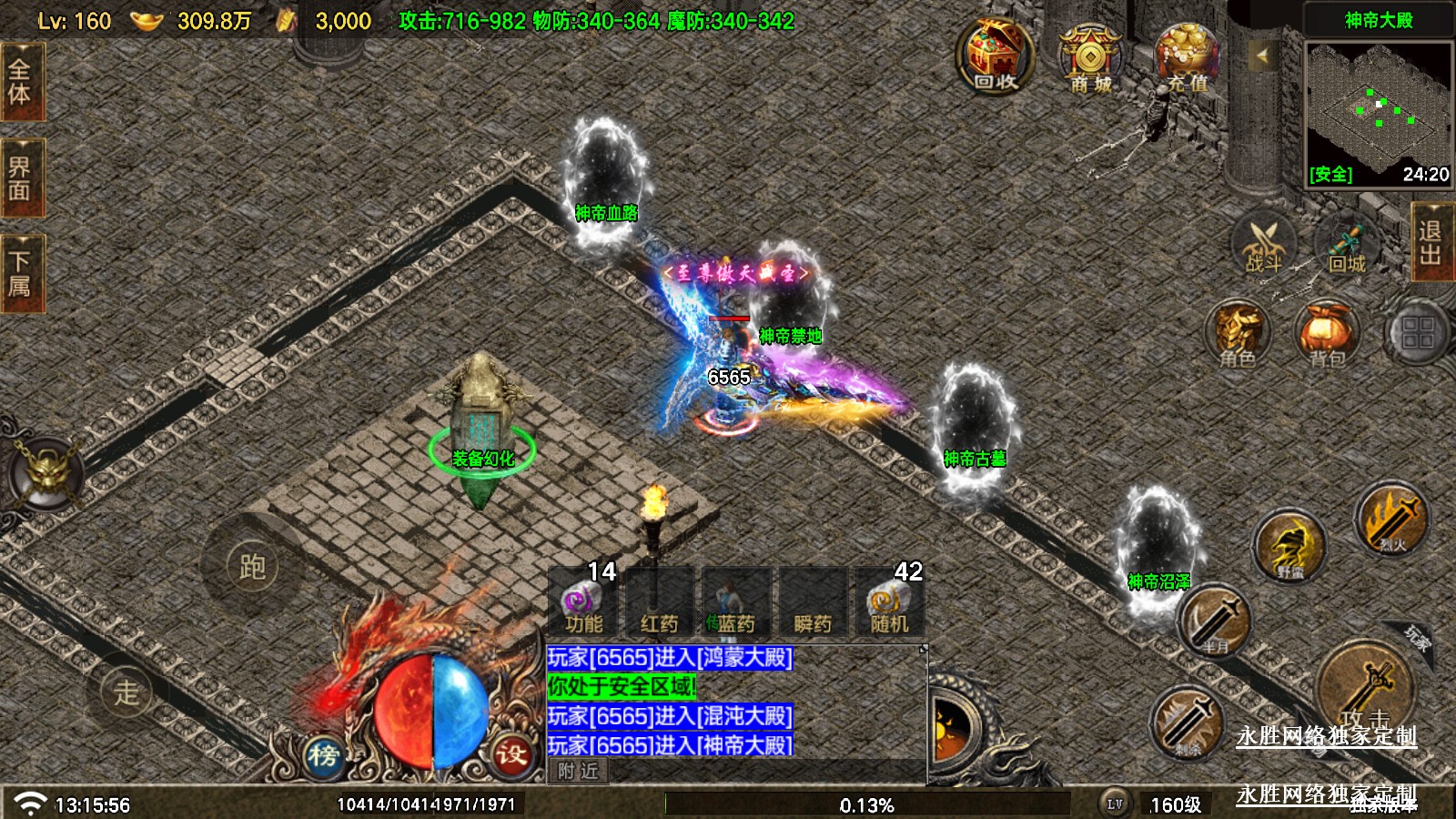Use the 功能 scroll hotbar slot
Viewport: 1456px width, 819px height.
583,602
